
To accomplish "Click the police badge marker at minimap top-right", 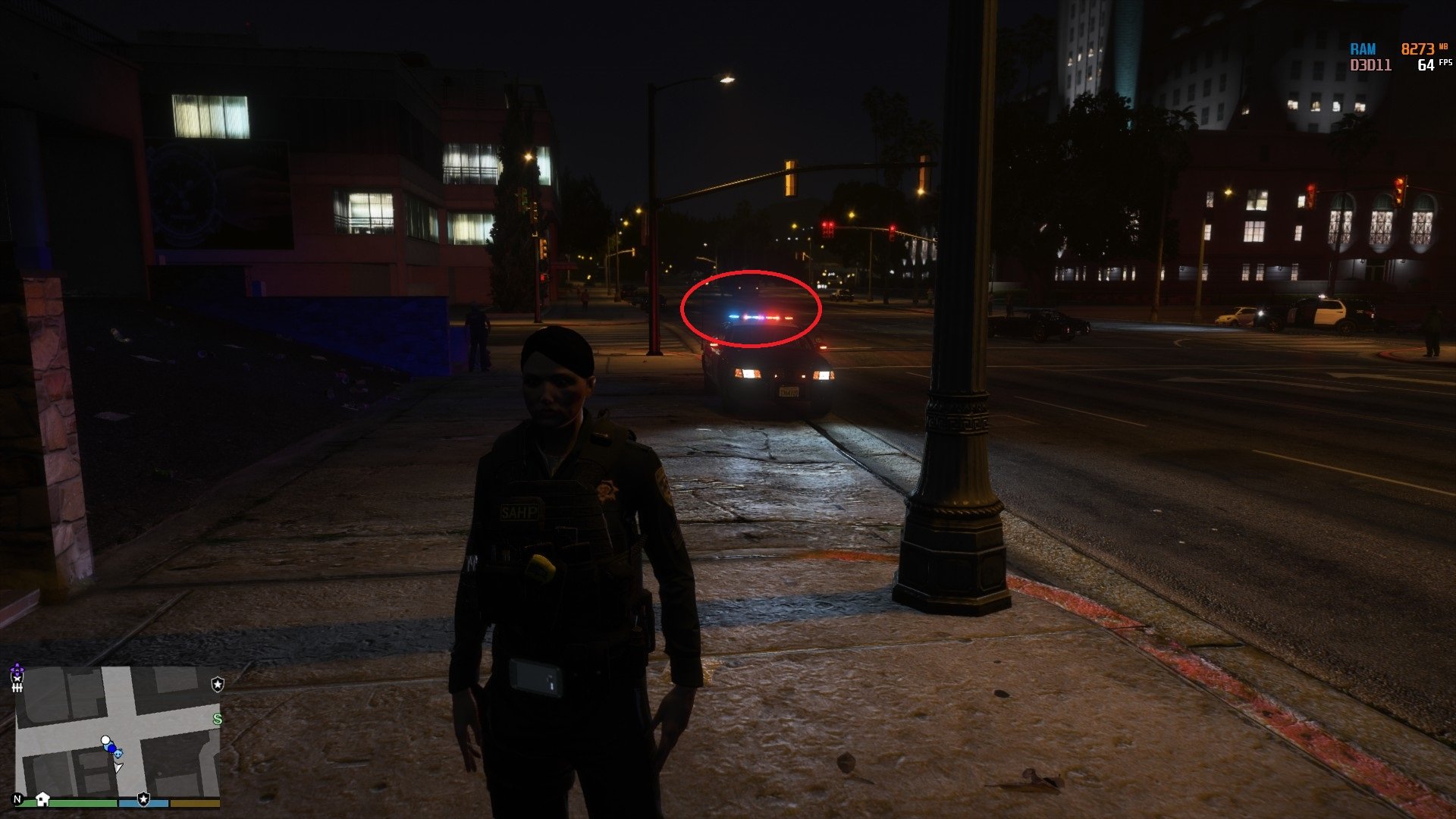I will (218, 684).
